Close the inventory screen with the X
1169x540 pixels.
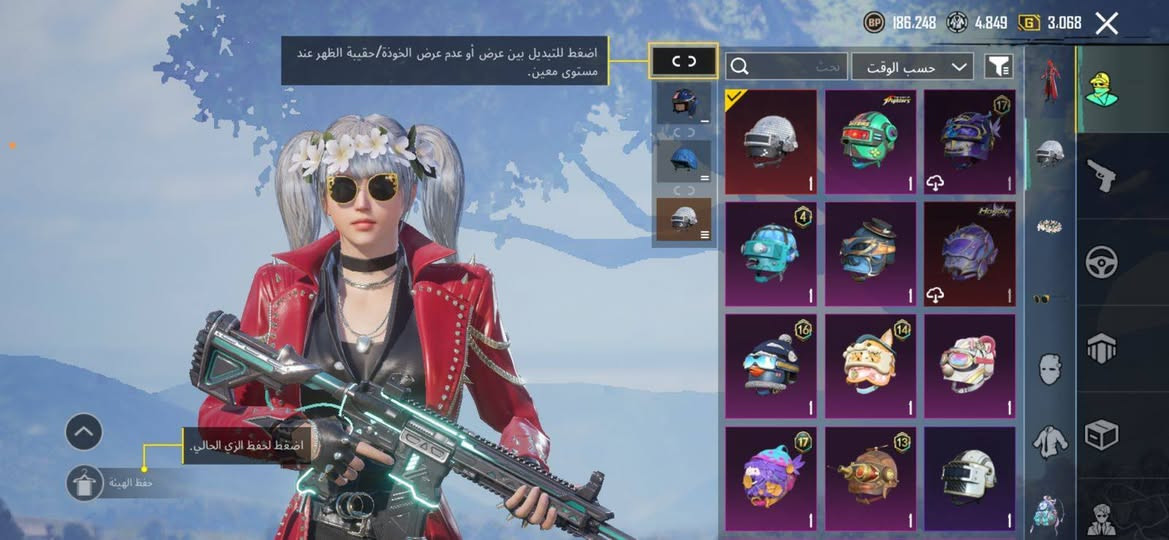(x=1106, y=24)
